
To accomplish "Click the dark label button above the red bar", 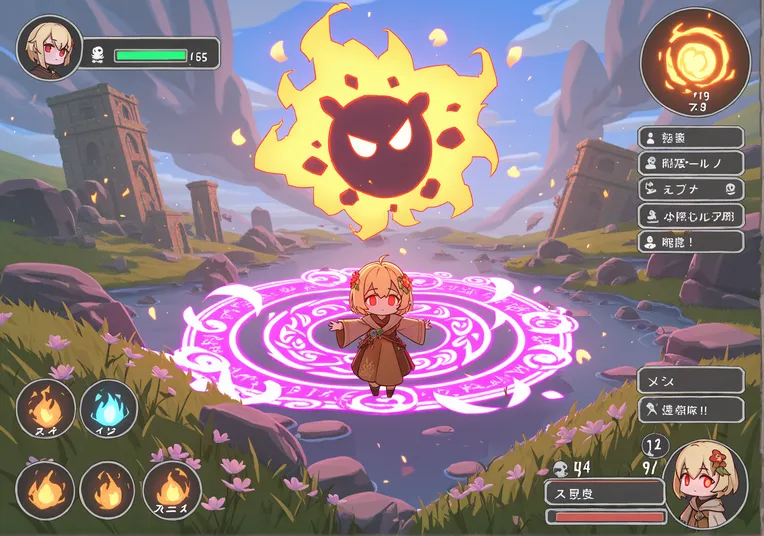I will pyautogui.click(x=605, y=492).
